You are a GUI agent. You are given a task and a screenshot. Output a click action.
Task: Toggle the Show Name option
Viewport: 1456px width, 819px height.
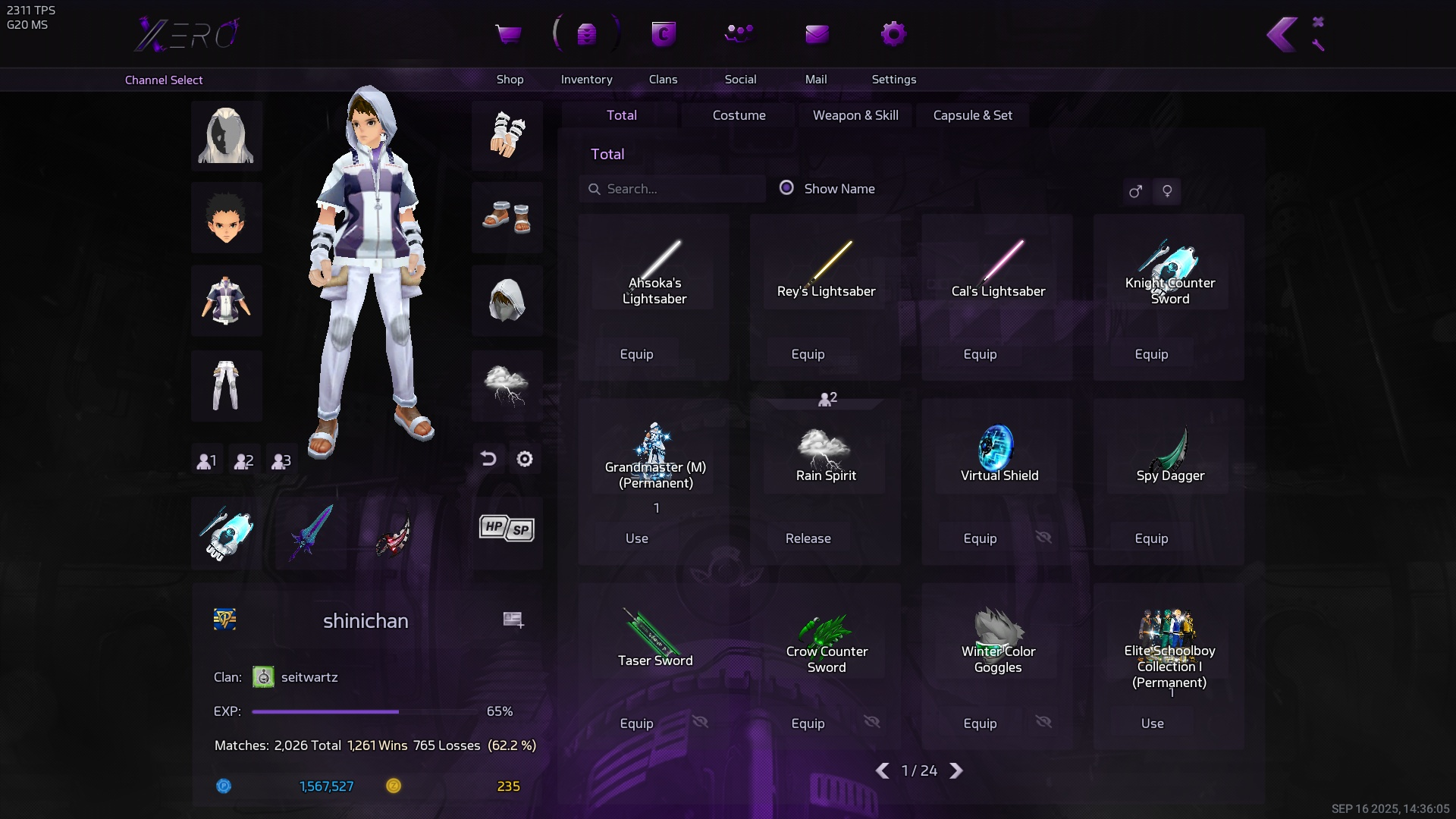(787, 188)
